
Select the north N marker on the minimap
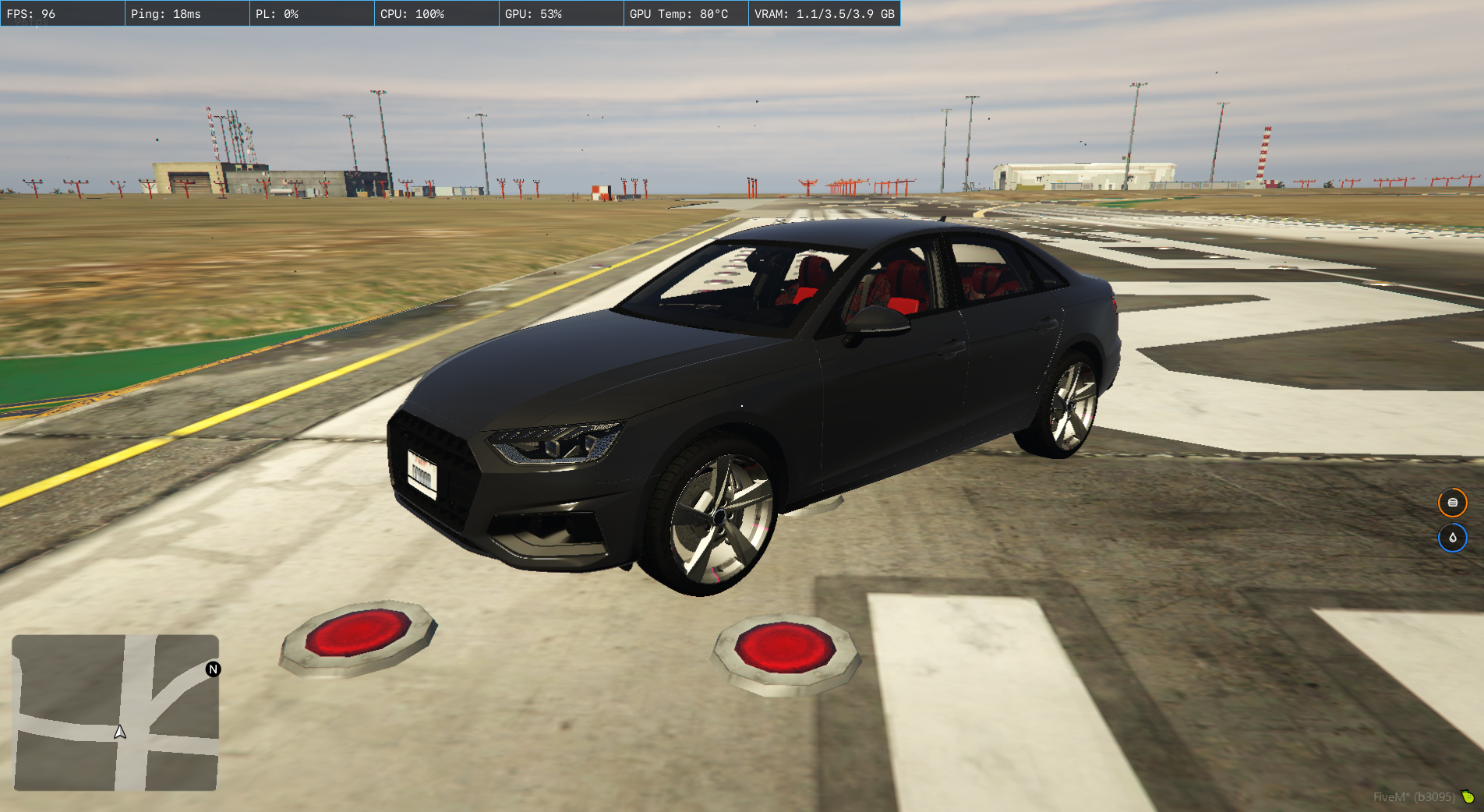pos(213,669)
